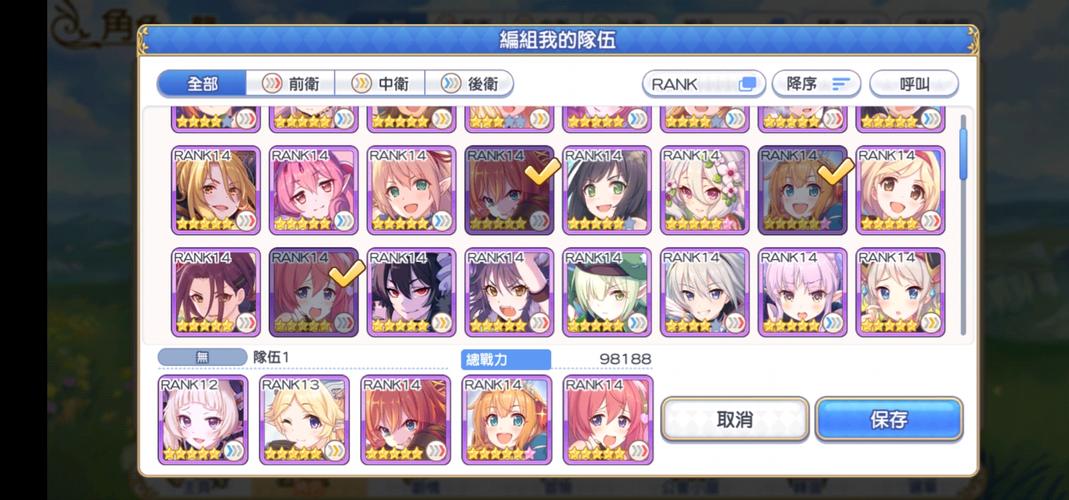This screenshot has height=500, width=1069.
Task: Select the black-haired green-eyed girl in grid
Action: pyautogui.click(x=607, y=190)
